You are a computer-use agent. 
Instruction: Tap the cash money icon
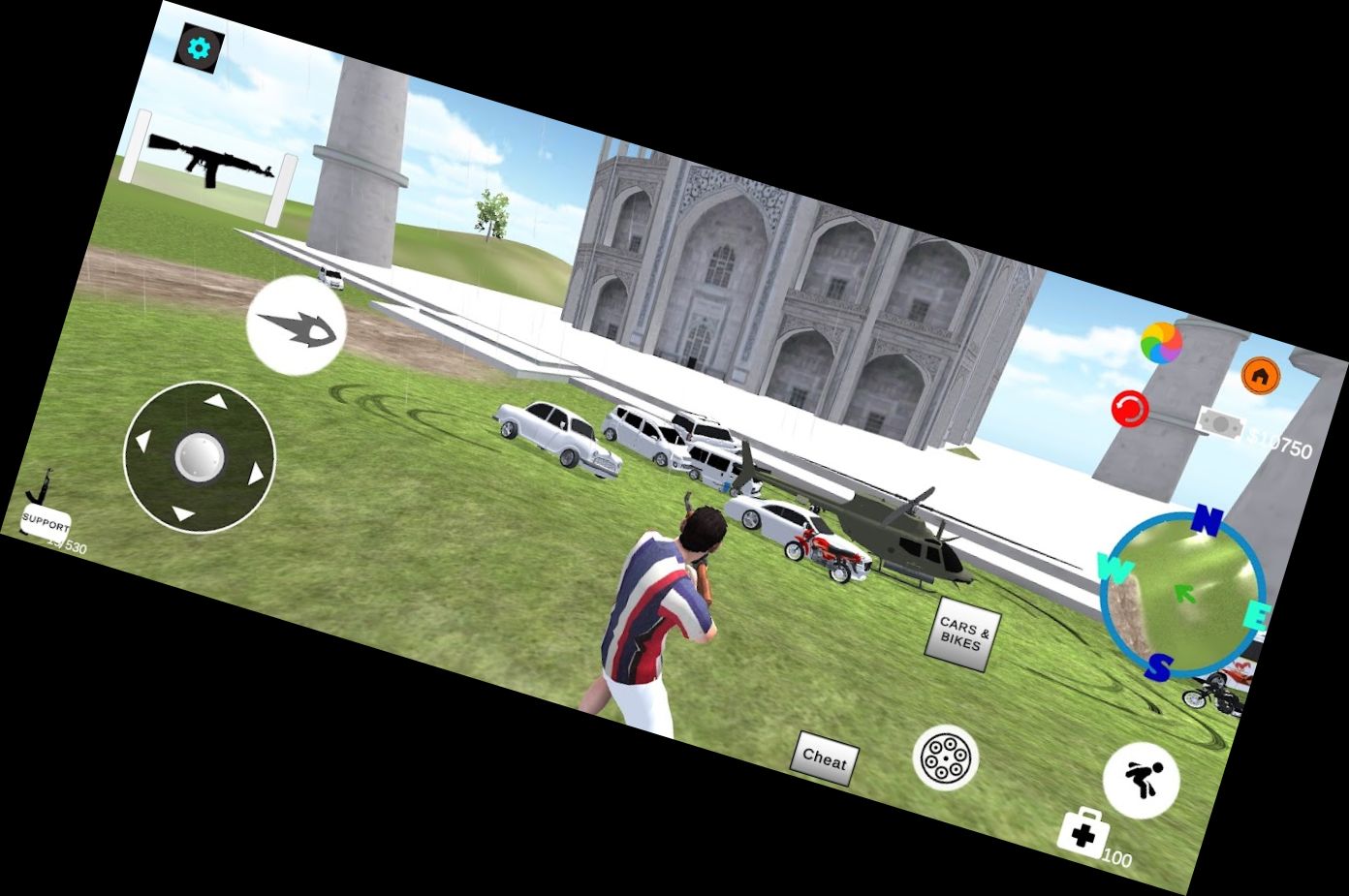click(x=1221, y=425)
